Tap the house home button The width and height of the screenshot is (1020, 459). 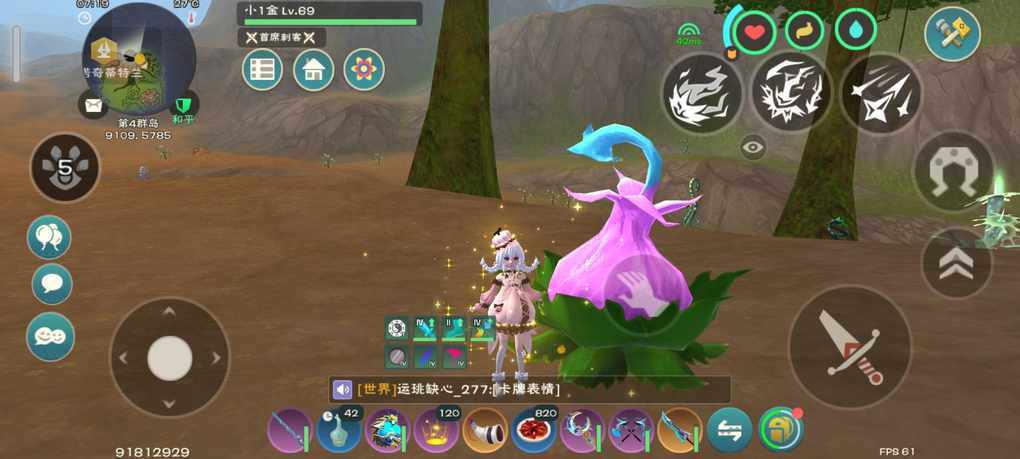(x=313, y=70)
